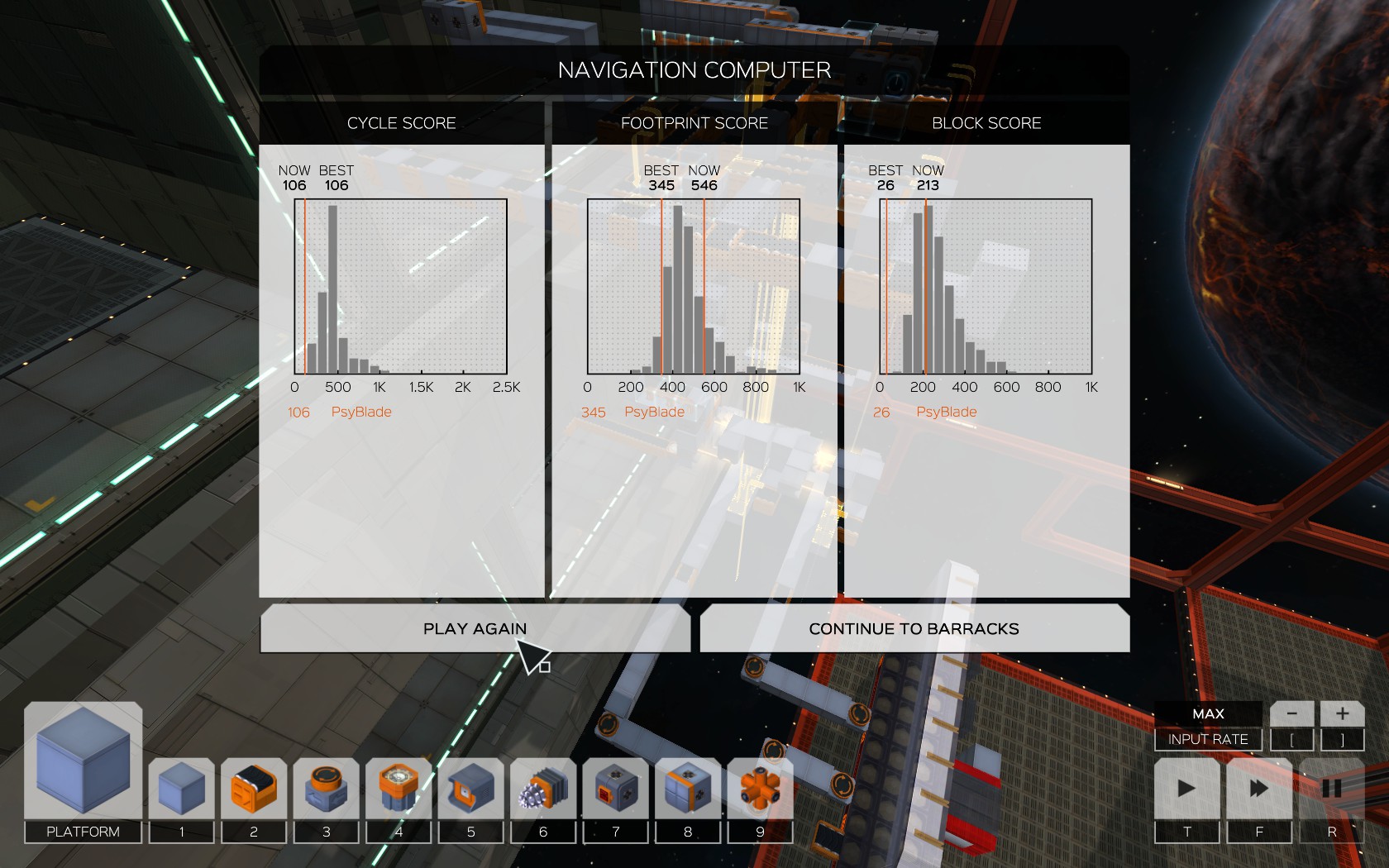Decrease the input rate with minus
This screenshot has width=1389, height=868.
pos(1291,713)
